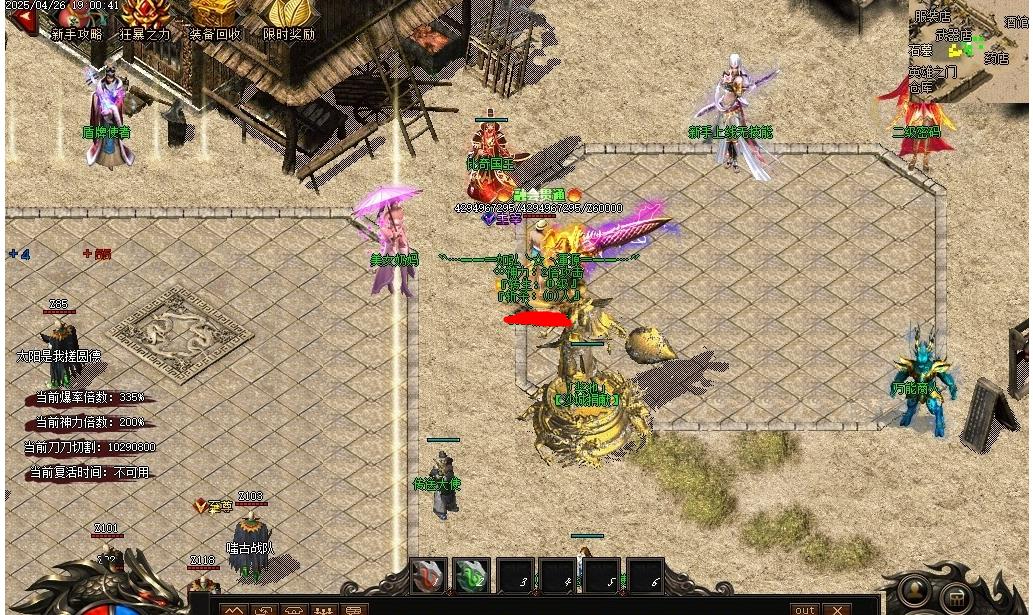The image size is (1033, 615).
Task: Use the red item in hotbar slot one
Action: 429,576
